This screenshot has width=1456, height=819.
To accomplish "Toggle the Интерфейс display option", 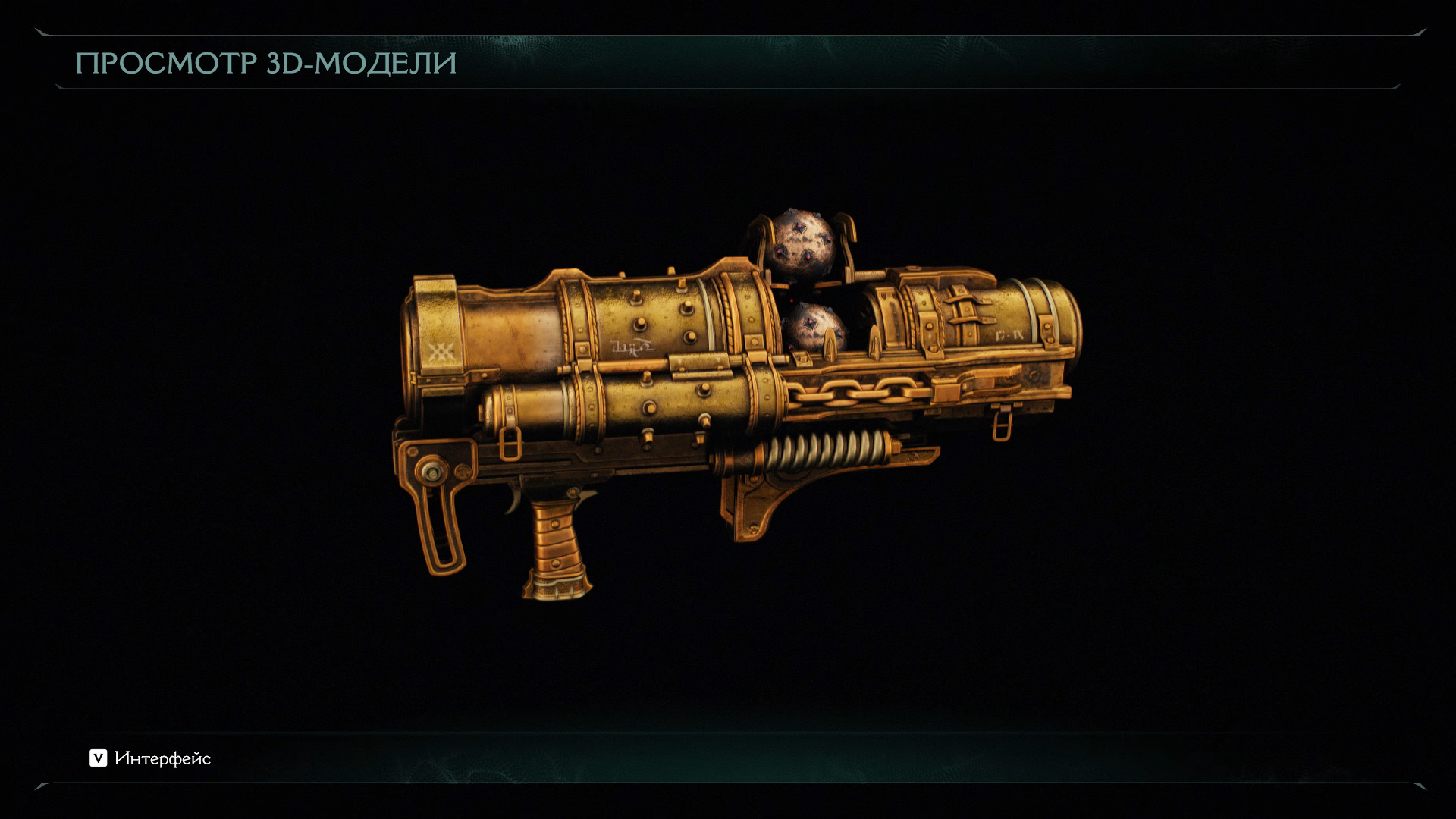I will click(150, 758).
